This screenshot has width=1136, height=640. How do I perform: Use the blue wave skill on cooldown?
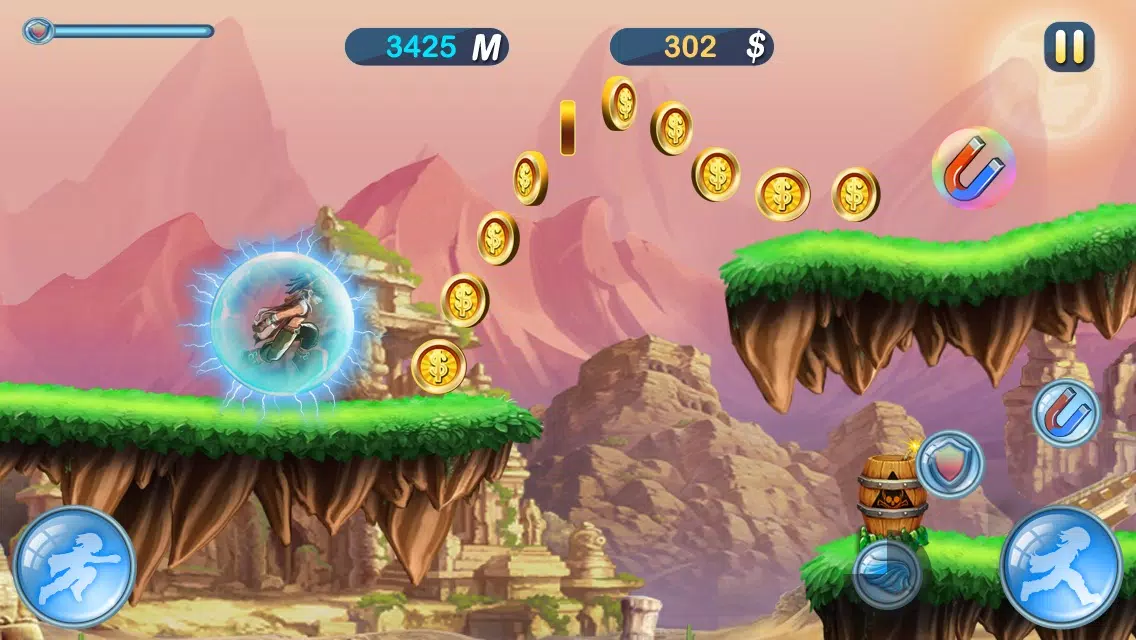pos(887,574)
